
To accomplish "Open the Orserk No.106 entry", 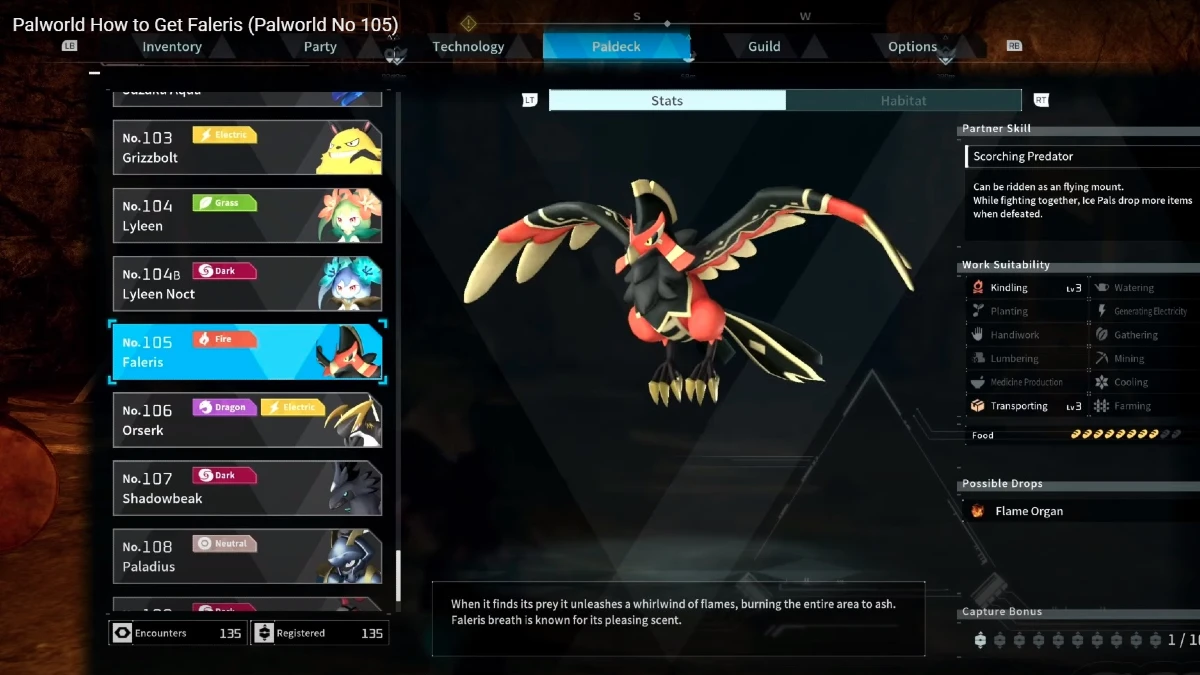I will click(246, 420).
